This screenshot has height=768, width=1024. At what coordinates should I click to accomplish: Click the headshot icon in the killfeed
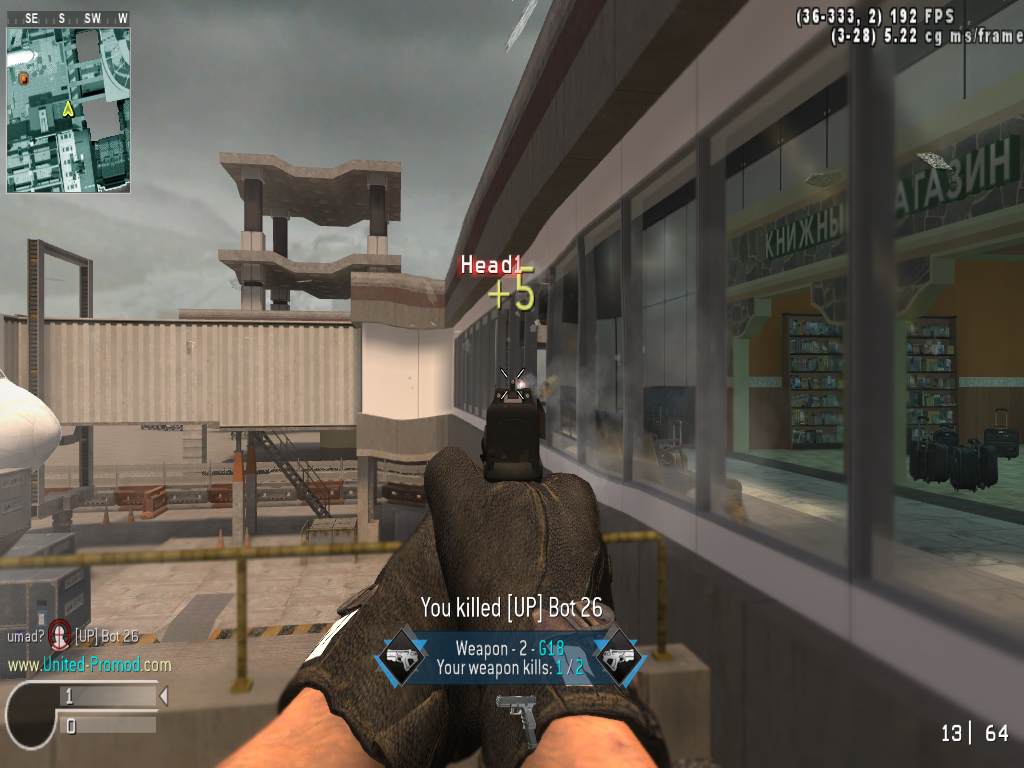pyautogui.click(x=61, y=635)
